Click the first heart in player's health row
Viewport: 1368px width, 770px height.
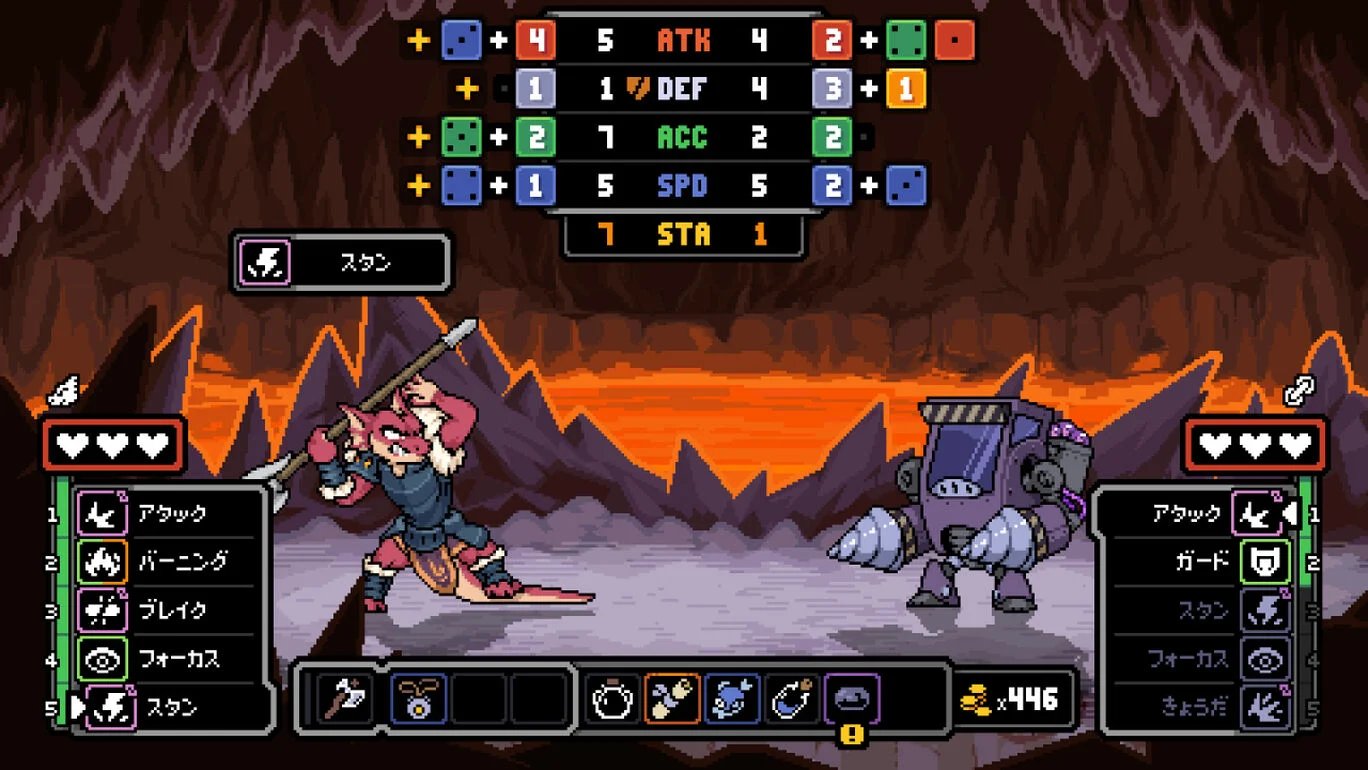73,447
